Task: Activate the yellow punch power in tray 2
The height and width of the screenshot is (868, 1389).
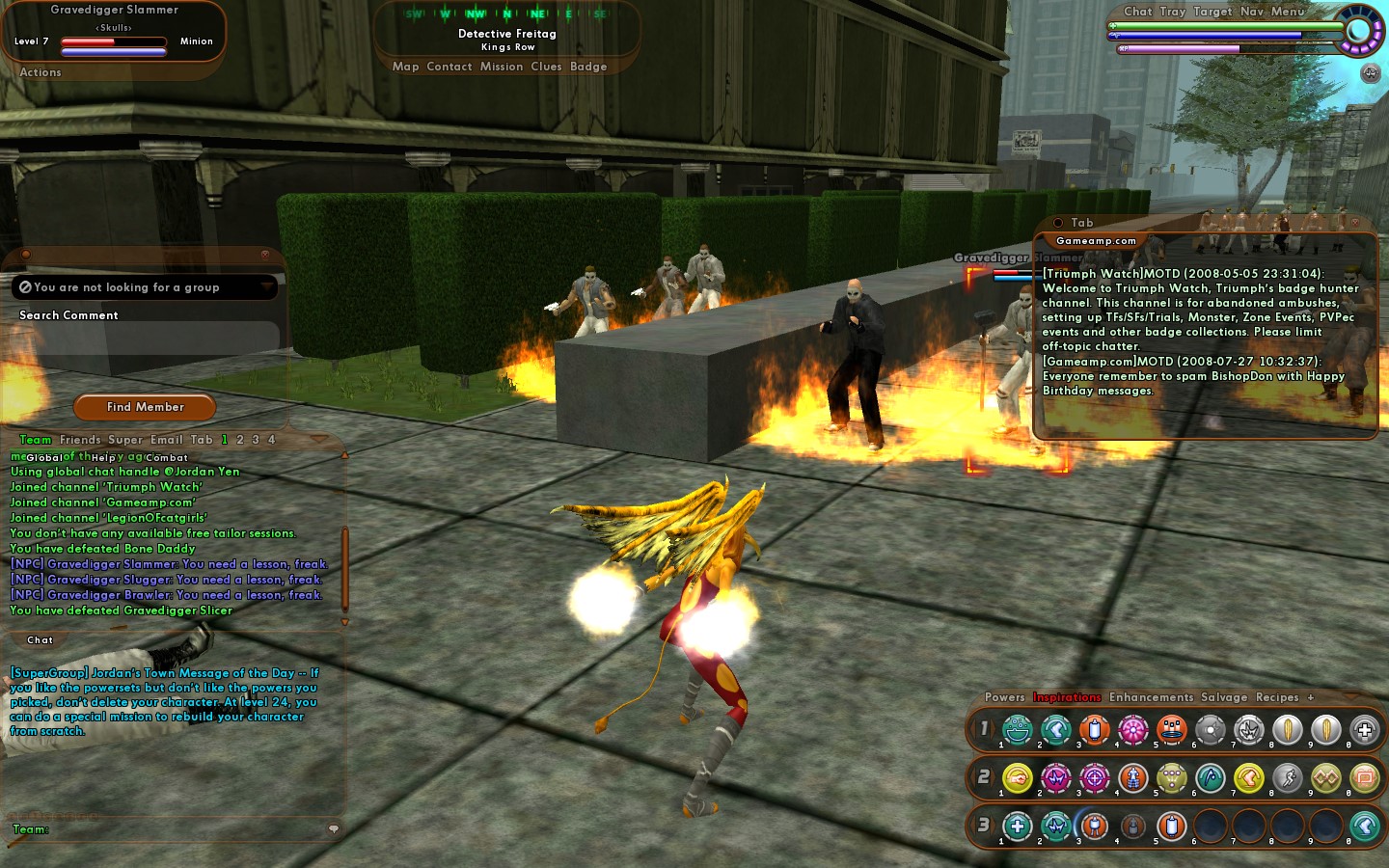Action: tap(1018, 777)
